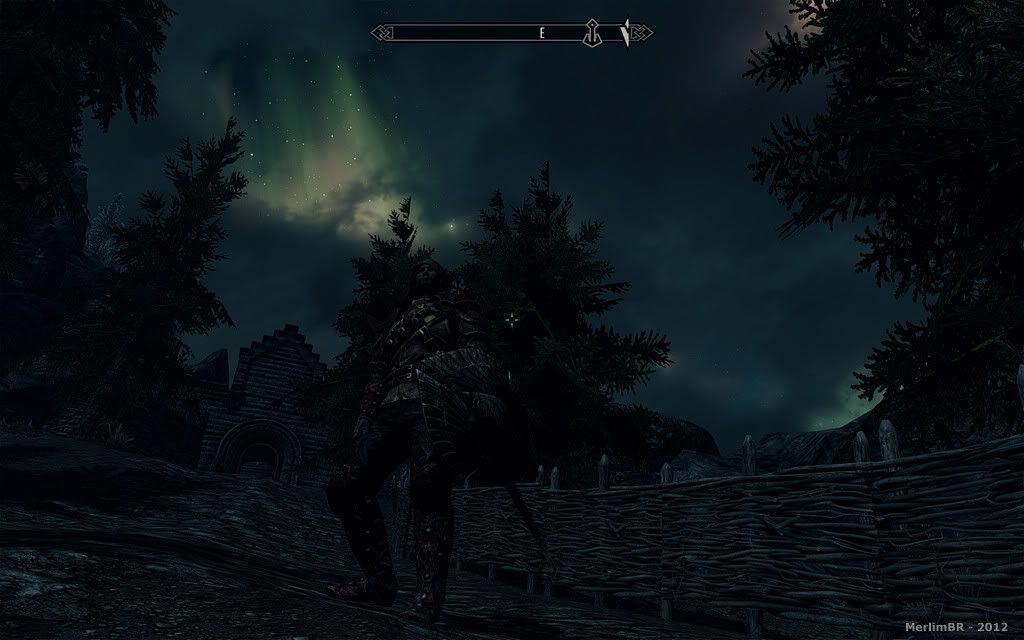Click the East heading letter on the compass
The image size is (1024, 640).
542,33
